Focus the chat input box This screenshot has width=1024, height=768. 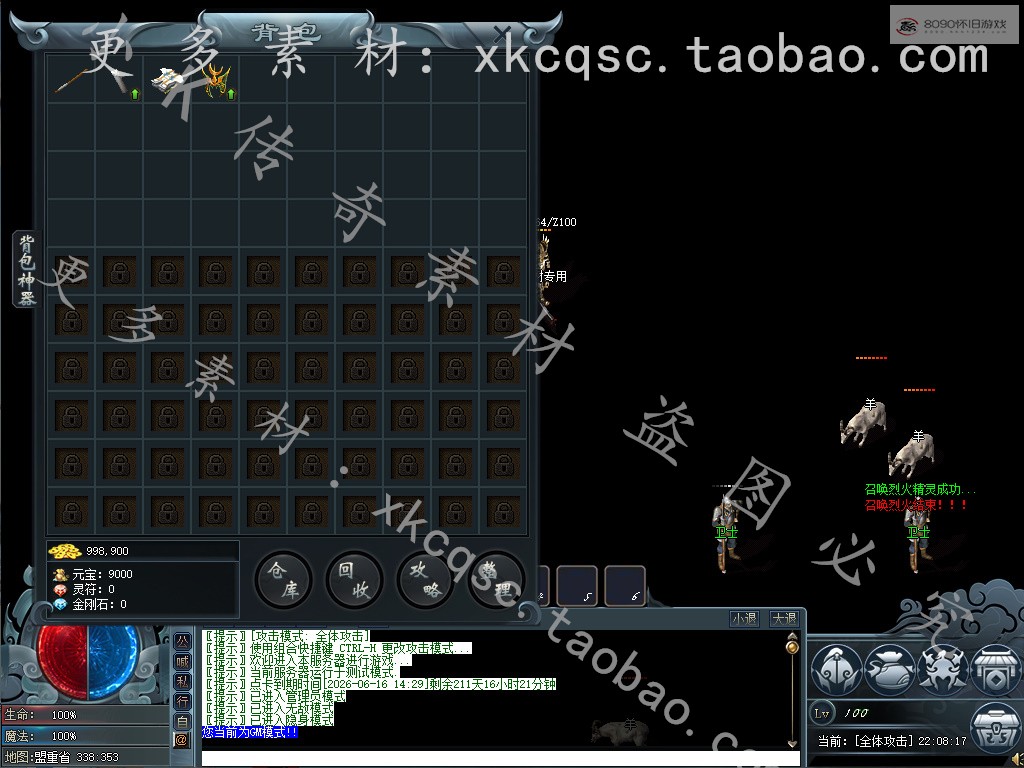(x=495, y=758)
